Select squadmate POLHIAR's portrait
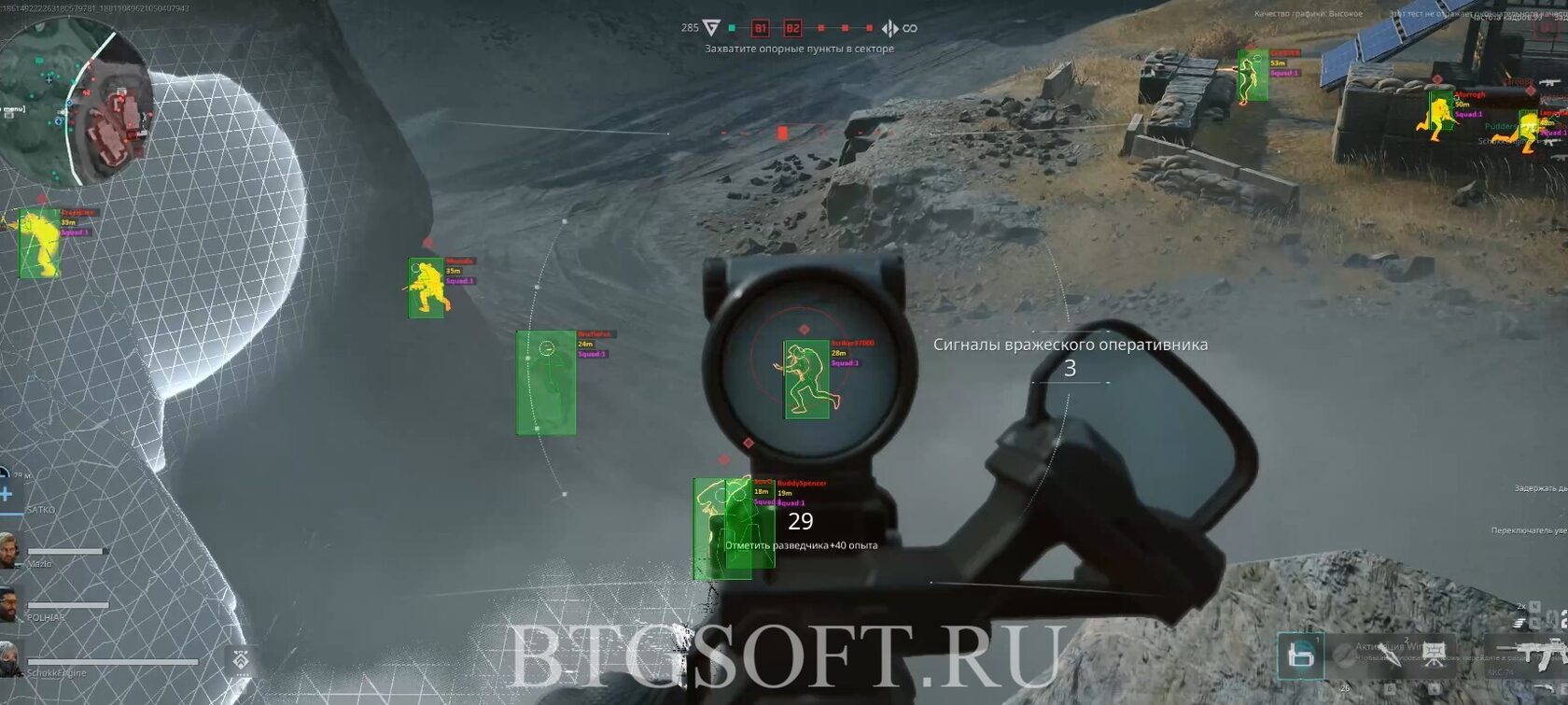 point(9,605)
